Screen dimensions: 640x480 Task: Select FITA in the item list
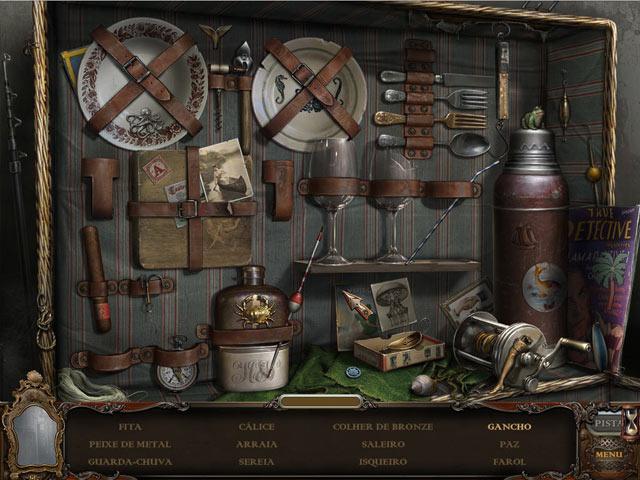pyautogui.click(x=130, y=426)
